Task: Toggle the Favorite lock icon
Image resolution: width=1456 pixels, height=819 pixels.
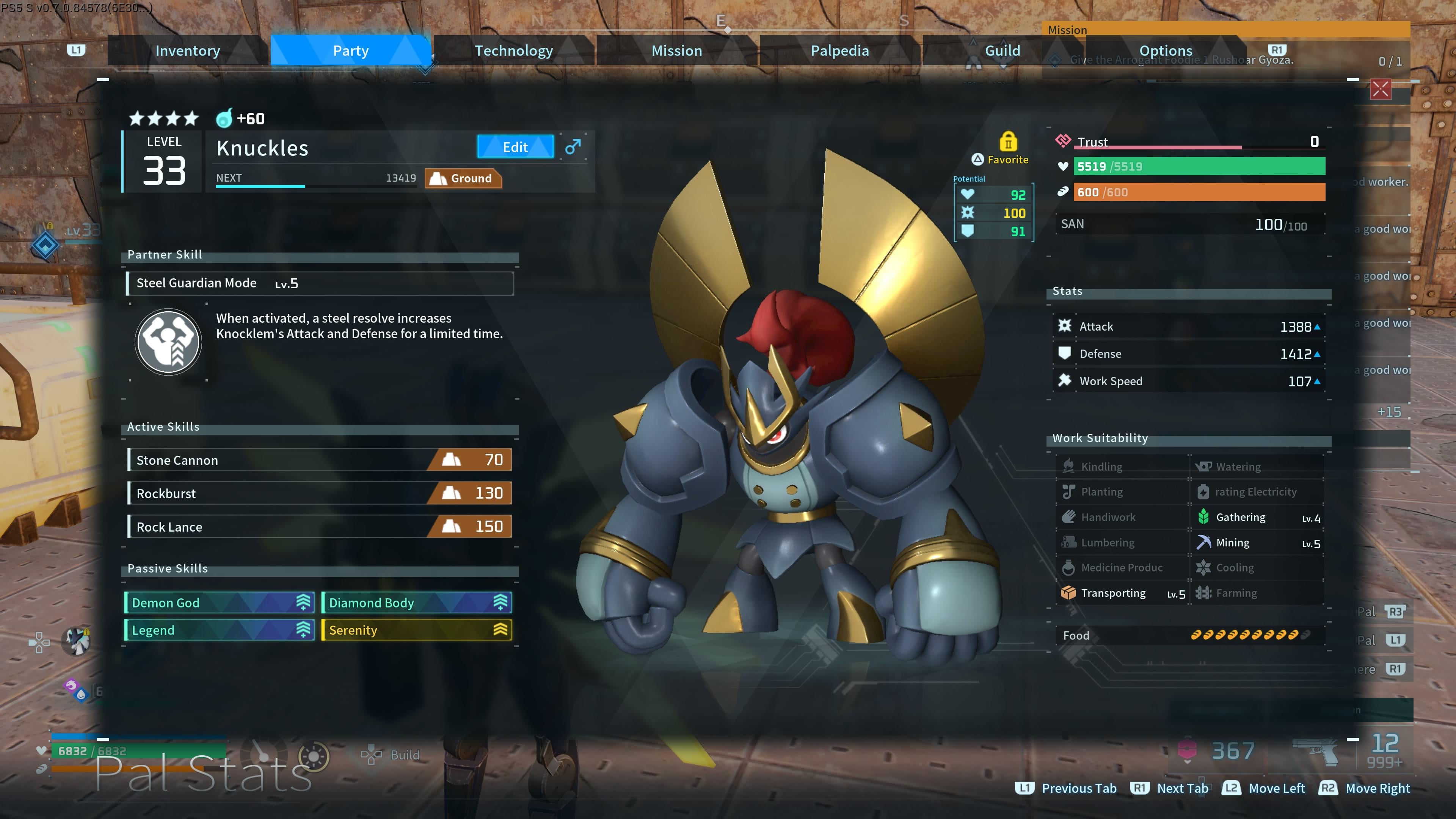Action: tap(1008, 141)
